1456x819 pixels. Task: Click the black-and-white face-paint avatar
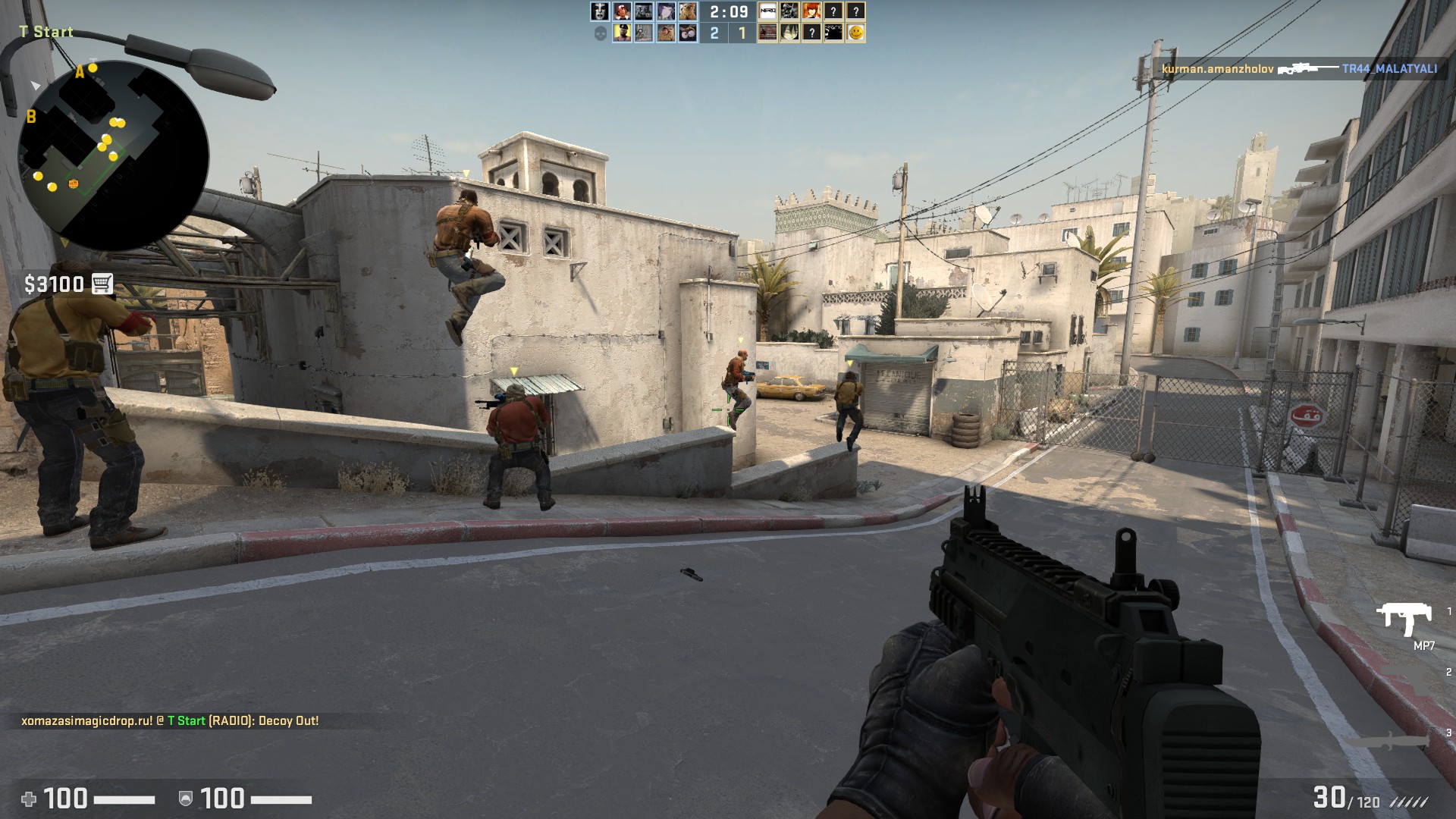600,11
